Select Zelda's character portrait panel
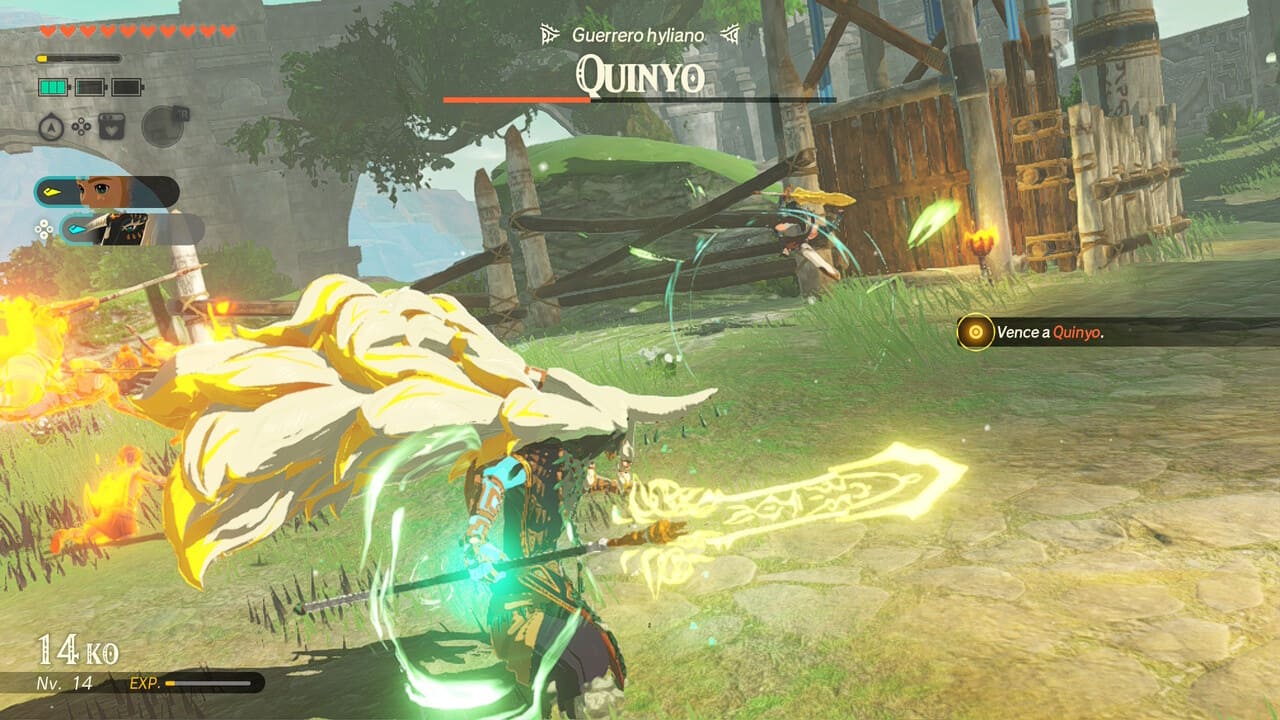 click(106, 191)
